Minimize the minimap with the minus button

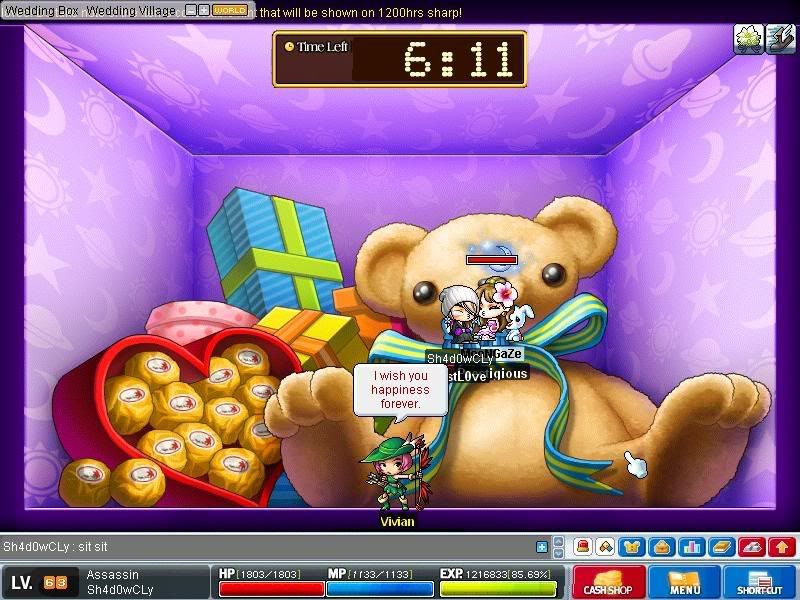[191, 10]
